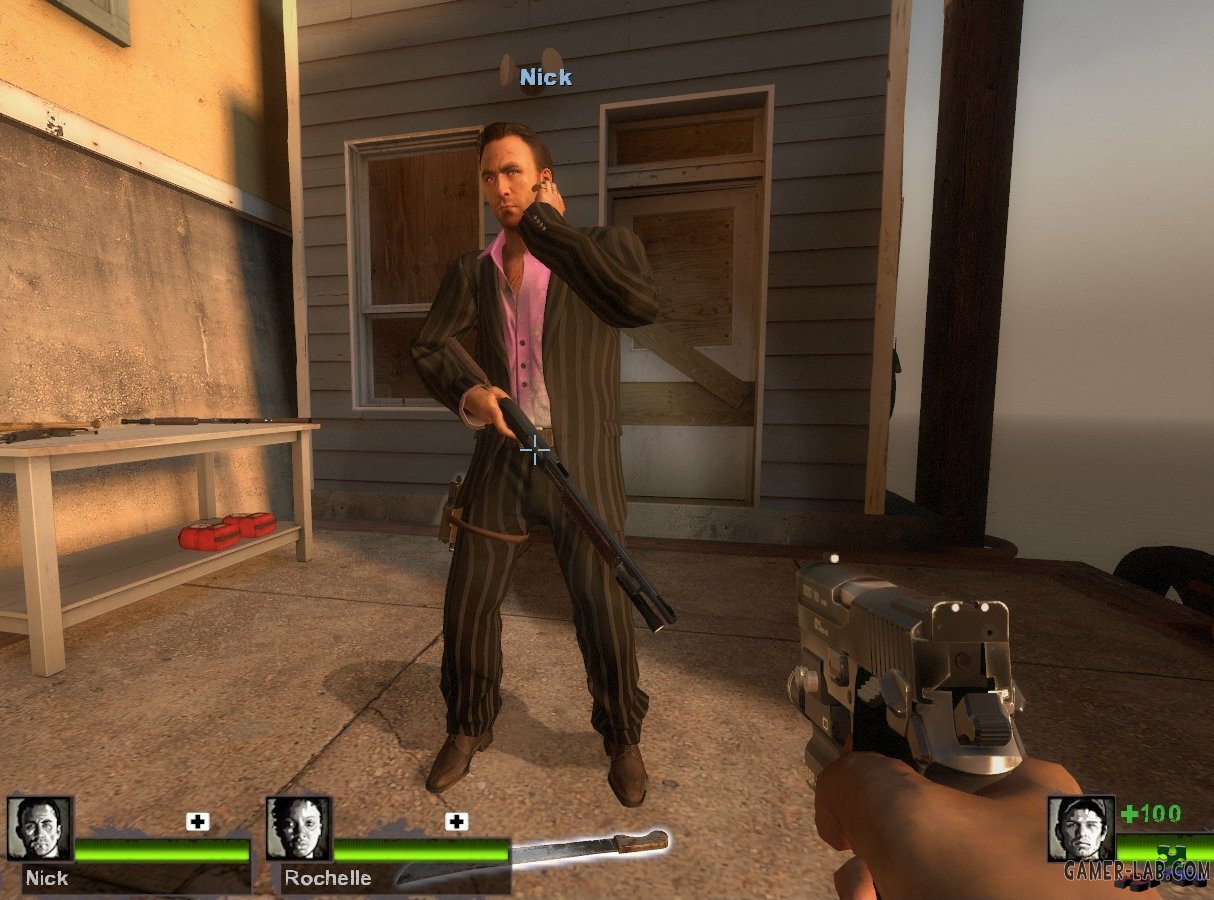The image size is (1214, 900).
Task: Click the floating Nick name tag
Action: coord(546,77)
